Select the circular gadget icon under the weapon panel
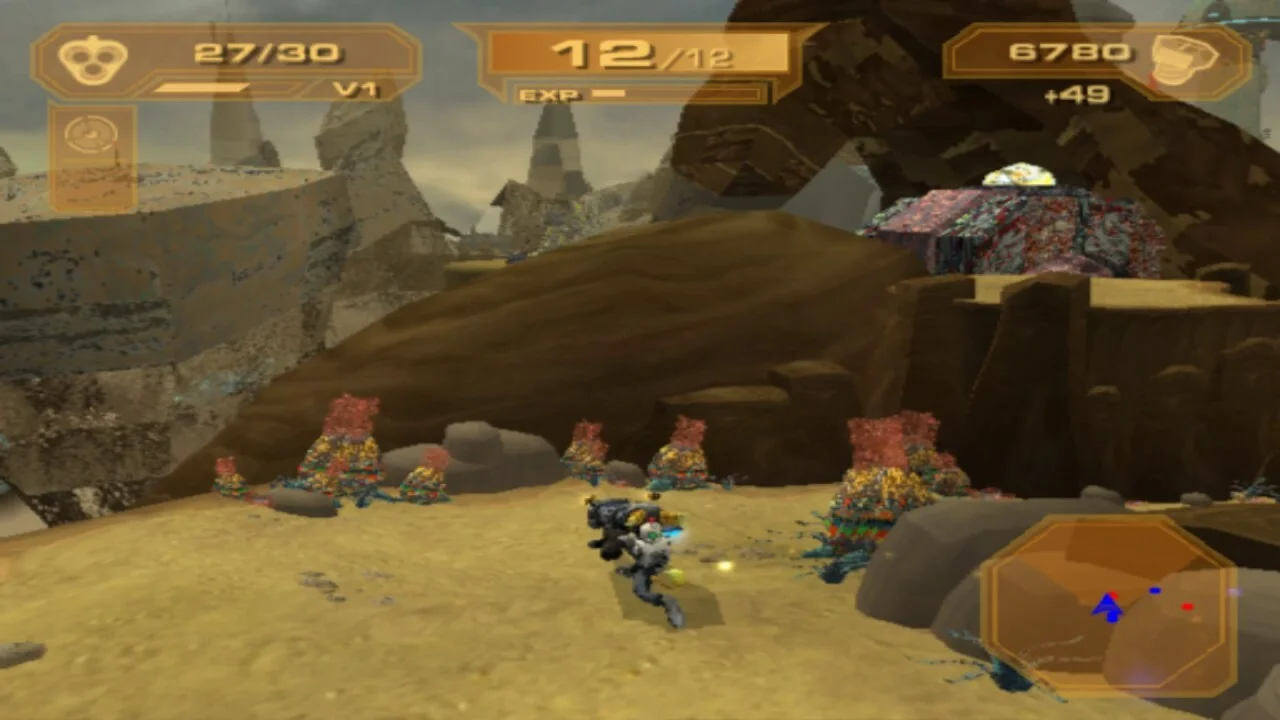Image resolution: width=1280 pixels, height=720 pixels. tap(92, 136)
